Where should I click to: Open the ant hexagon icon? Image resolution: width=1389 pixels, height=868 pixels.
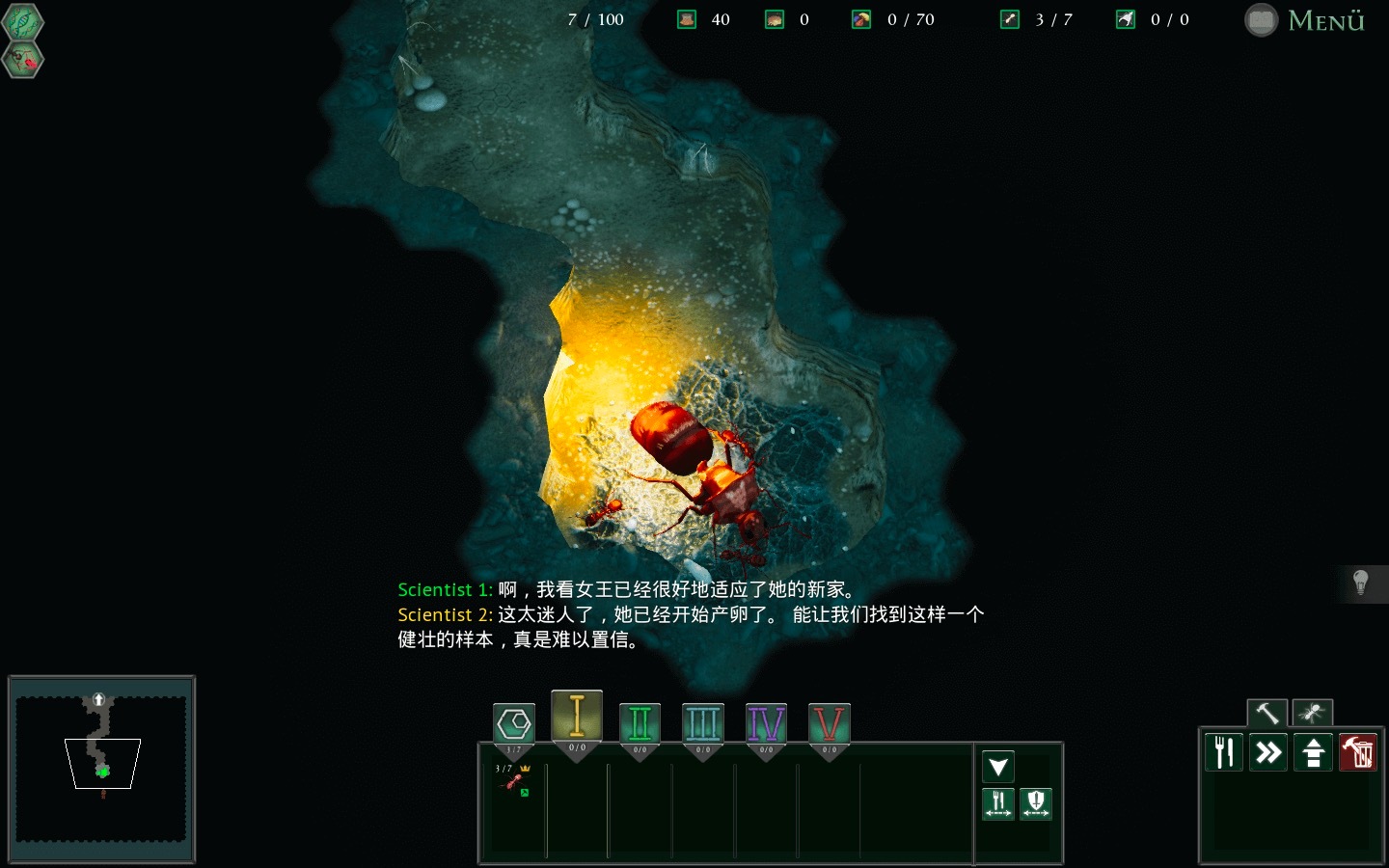coord(23,61)
